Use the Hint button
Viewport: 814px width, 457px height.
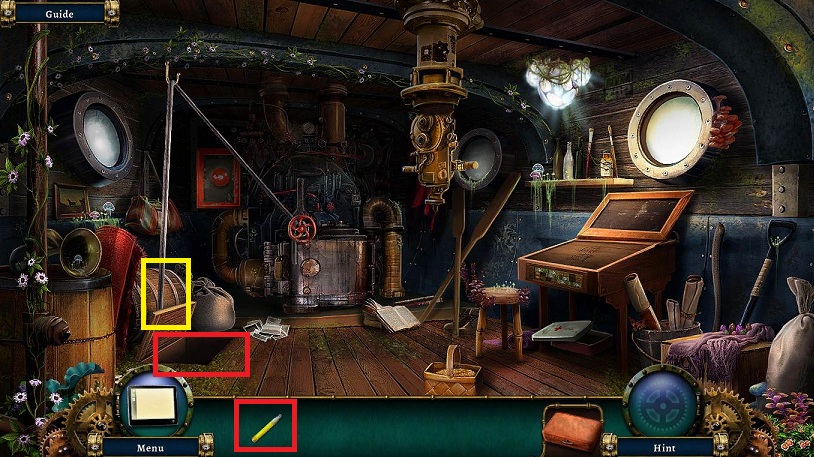[663, 446]
